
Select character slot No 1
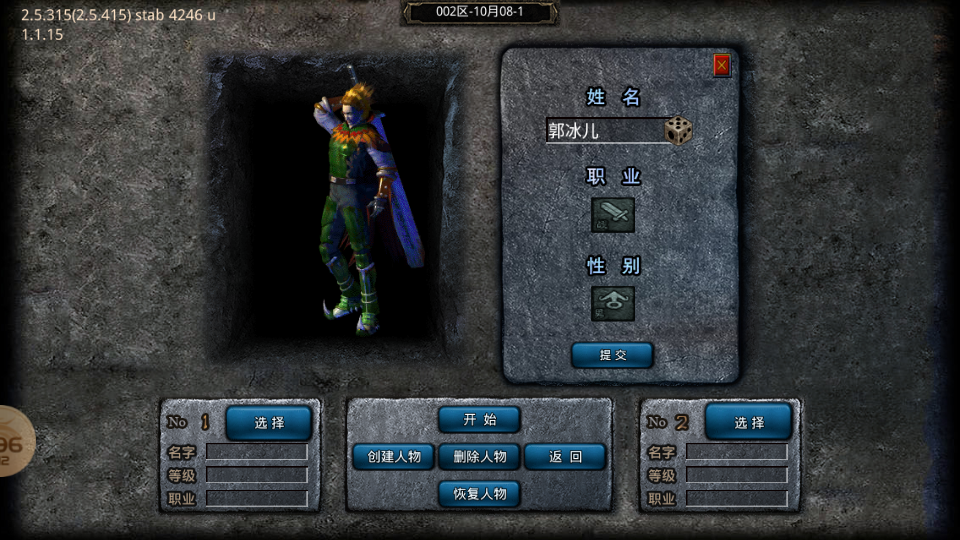[x=268, y=423]
